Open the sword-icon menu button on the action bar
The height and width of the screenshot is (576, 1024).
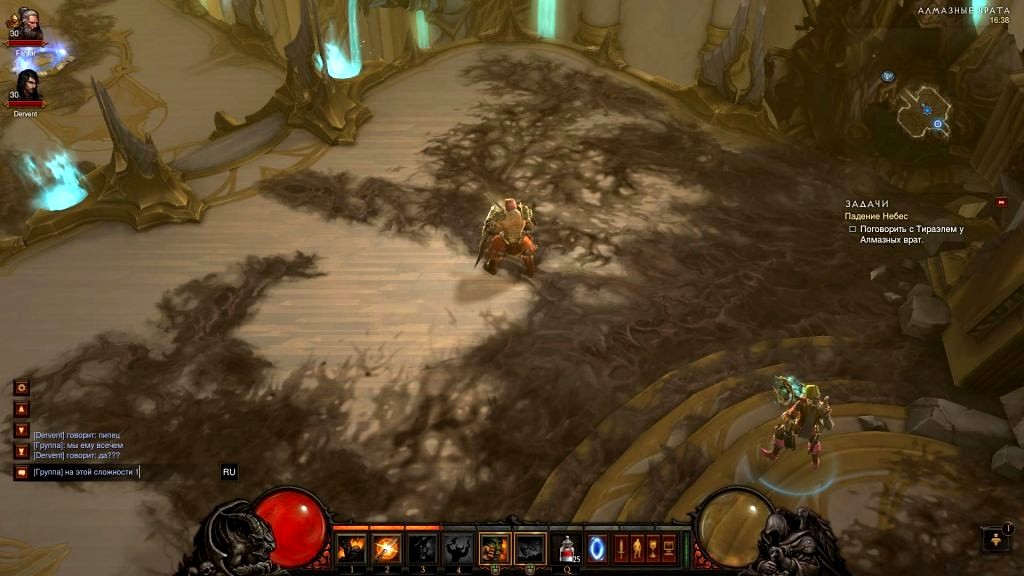click(x=619, y=548)
